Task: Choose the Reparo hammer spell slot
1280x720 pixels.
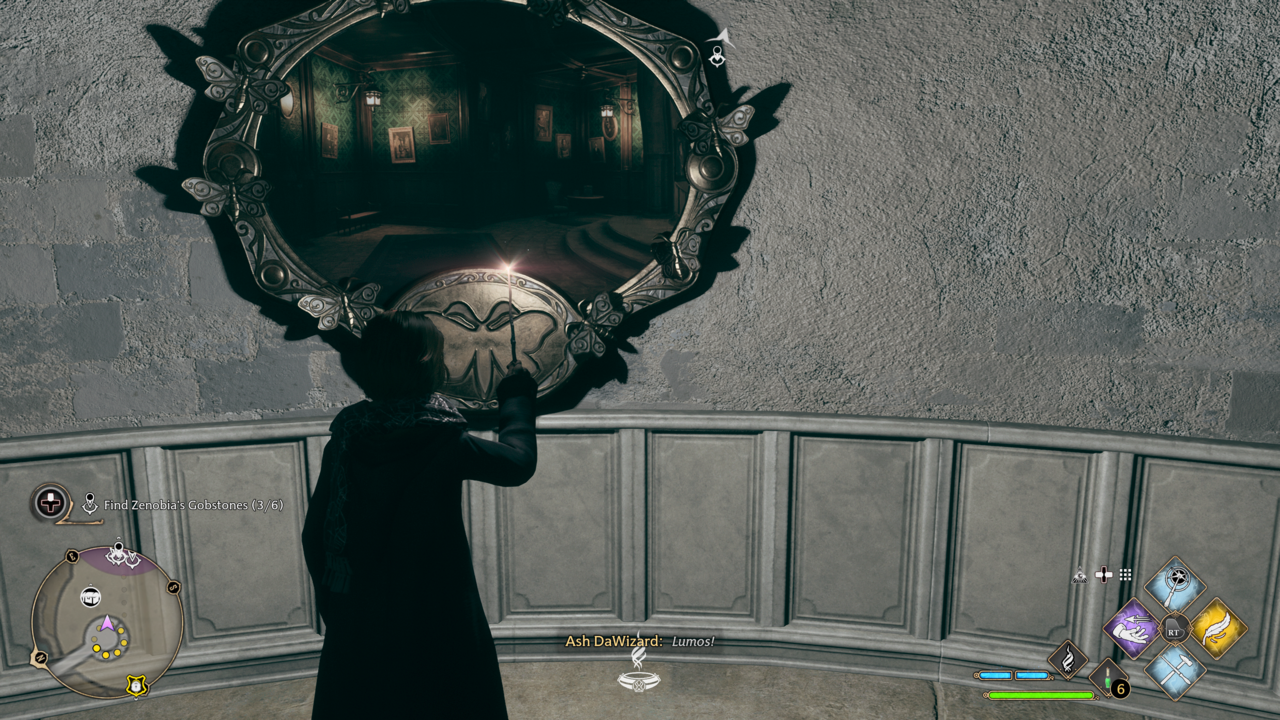Action: [x=1175, y=672]
